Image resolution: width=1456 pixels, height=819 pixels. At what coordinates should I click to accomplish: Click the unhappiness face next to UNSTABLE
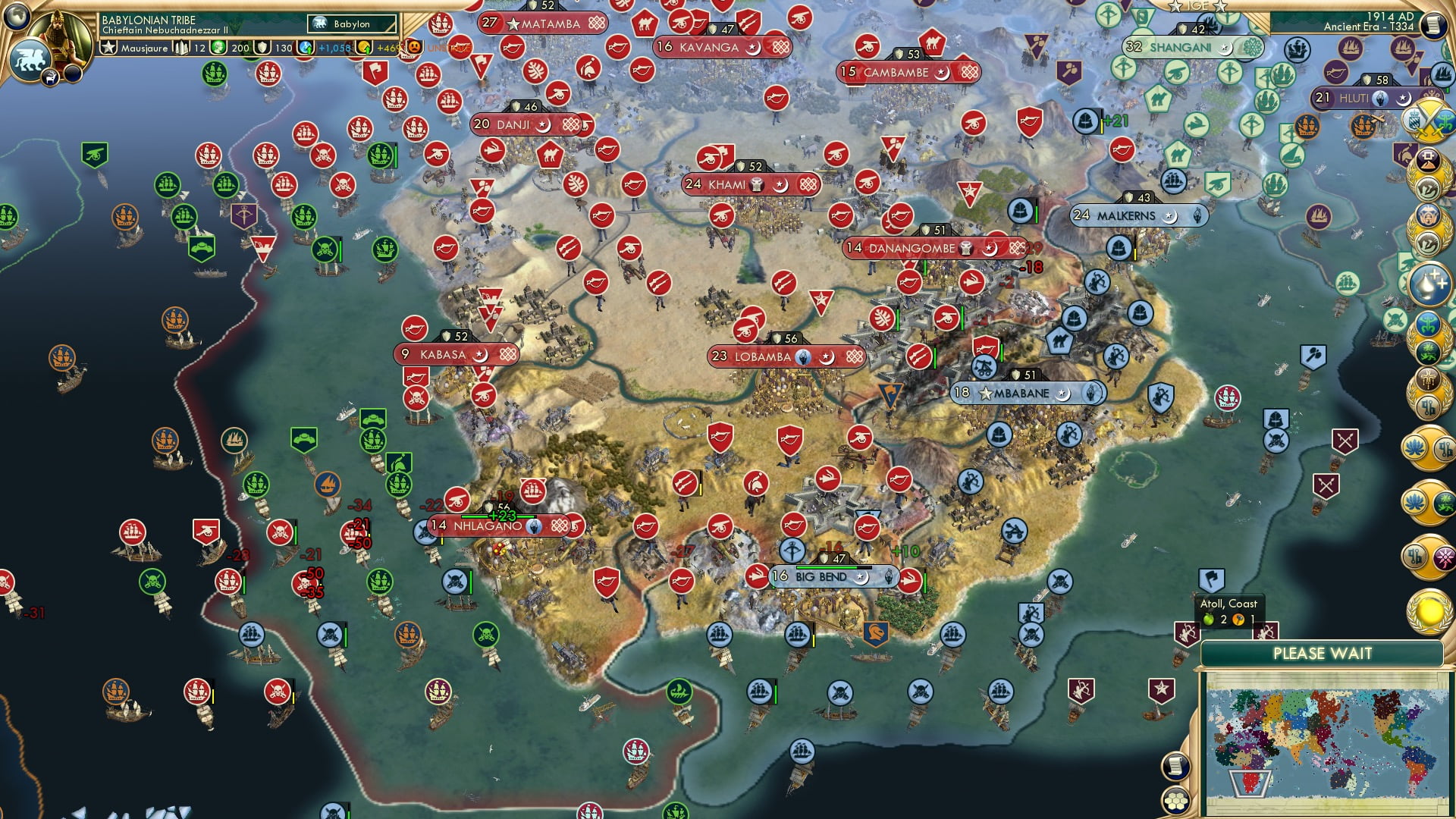(x=413, y=48)
